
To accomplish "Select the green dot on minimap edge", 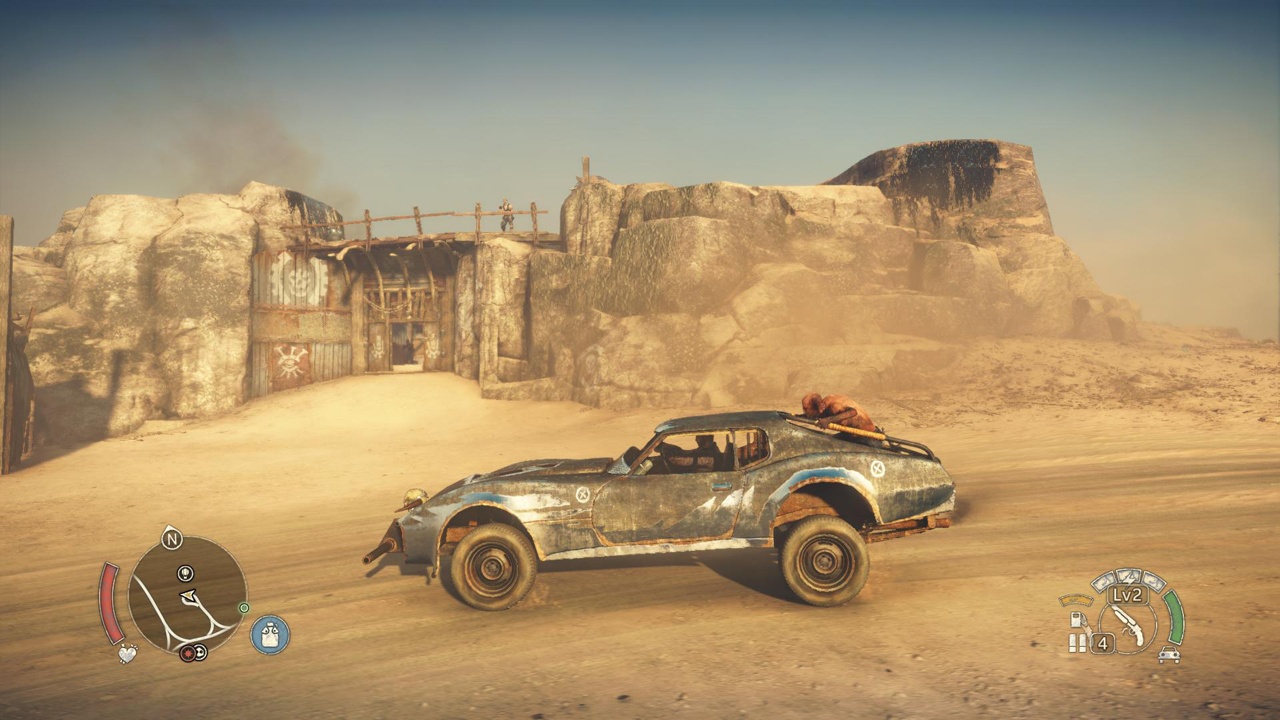I will pos(243,607).
